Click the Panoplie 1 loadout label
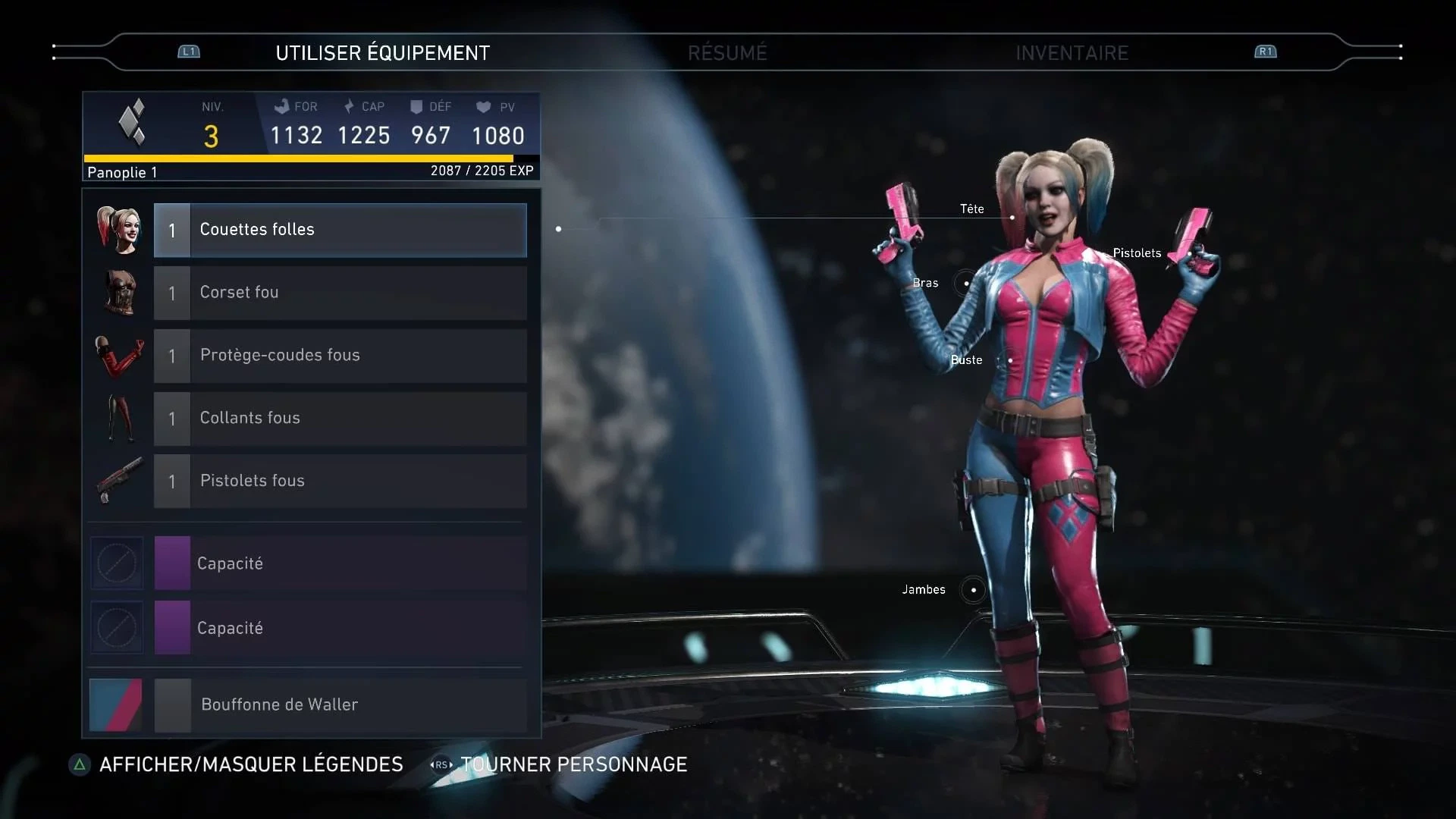This screenshot has width=1456, height=819. tap(121, 172)
